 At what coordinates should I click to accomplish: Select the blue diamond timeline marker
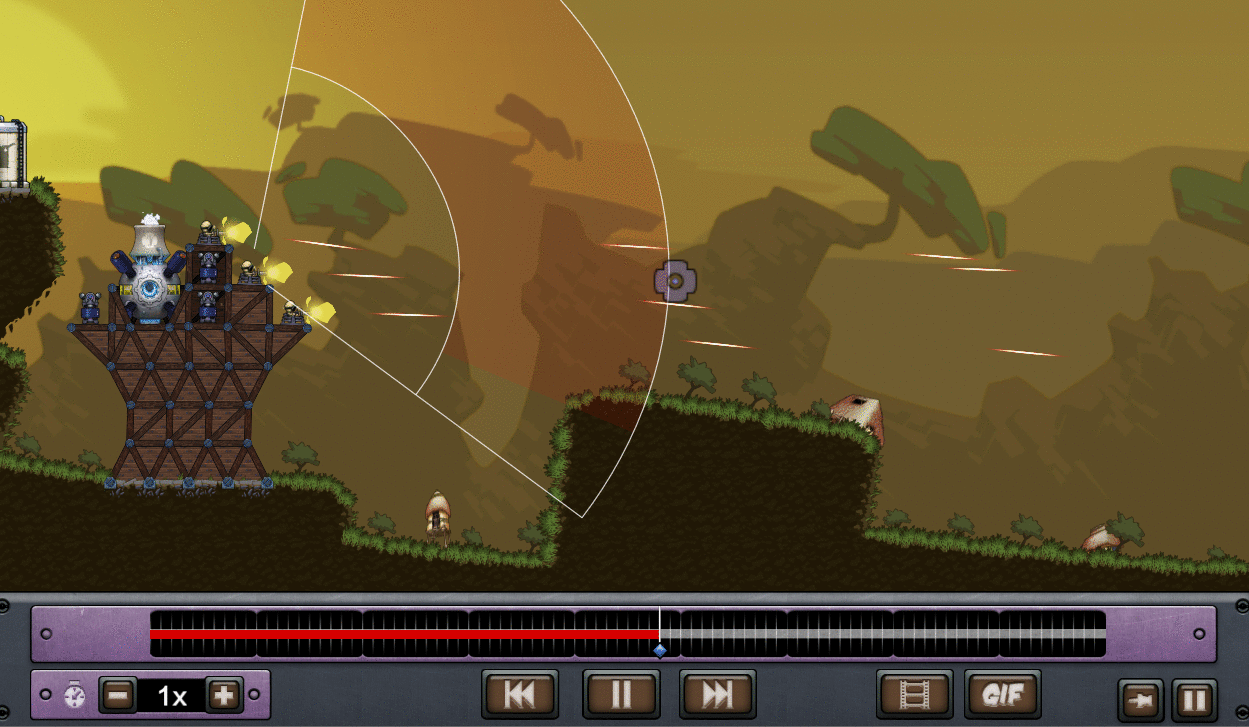pyautogui.click(x=660, y=650)
